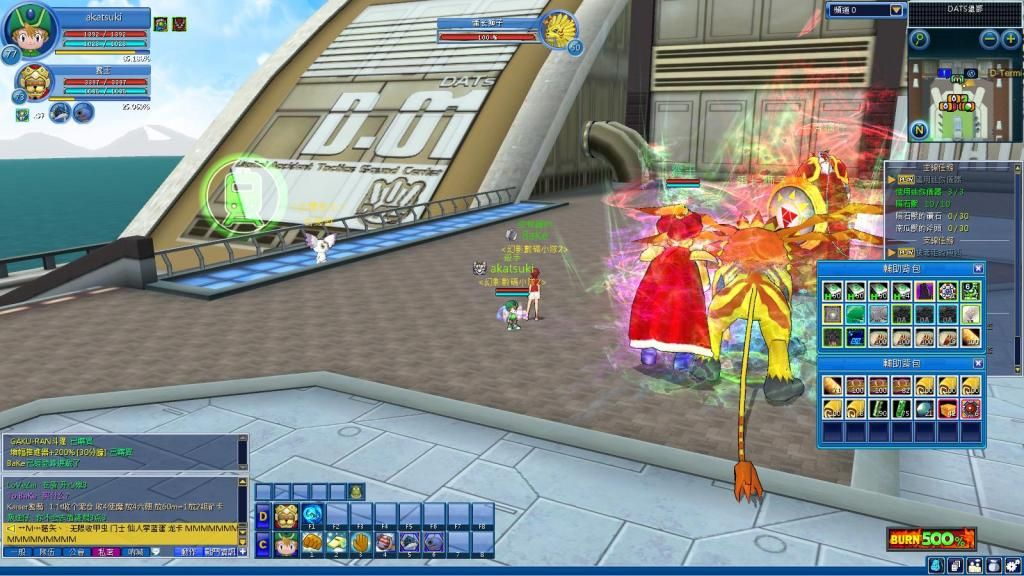Use the orange fist skill in slot 1
Image resolution: width=1024 pixels, height=576 pixels.
[x=313, y=542]
